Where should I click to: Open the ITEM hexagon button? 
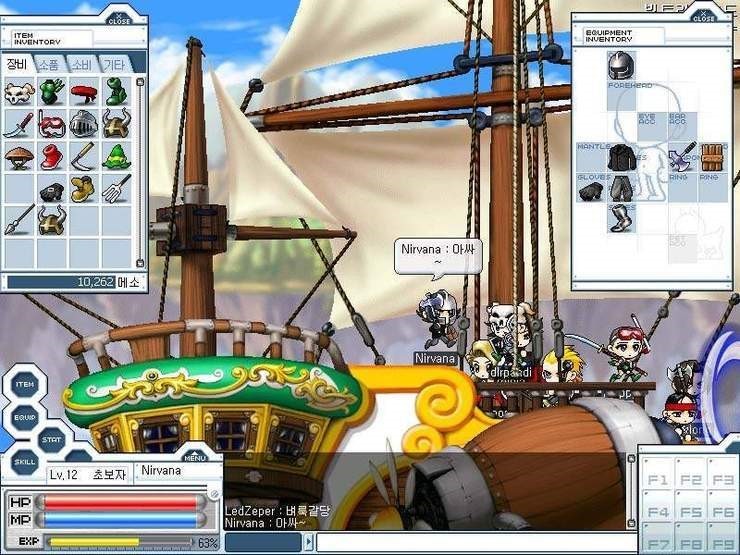25,385
